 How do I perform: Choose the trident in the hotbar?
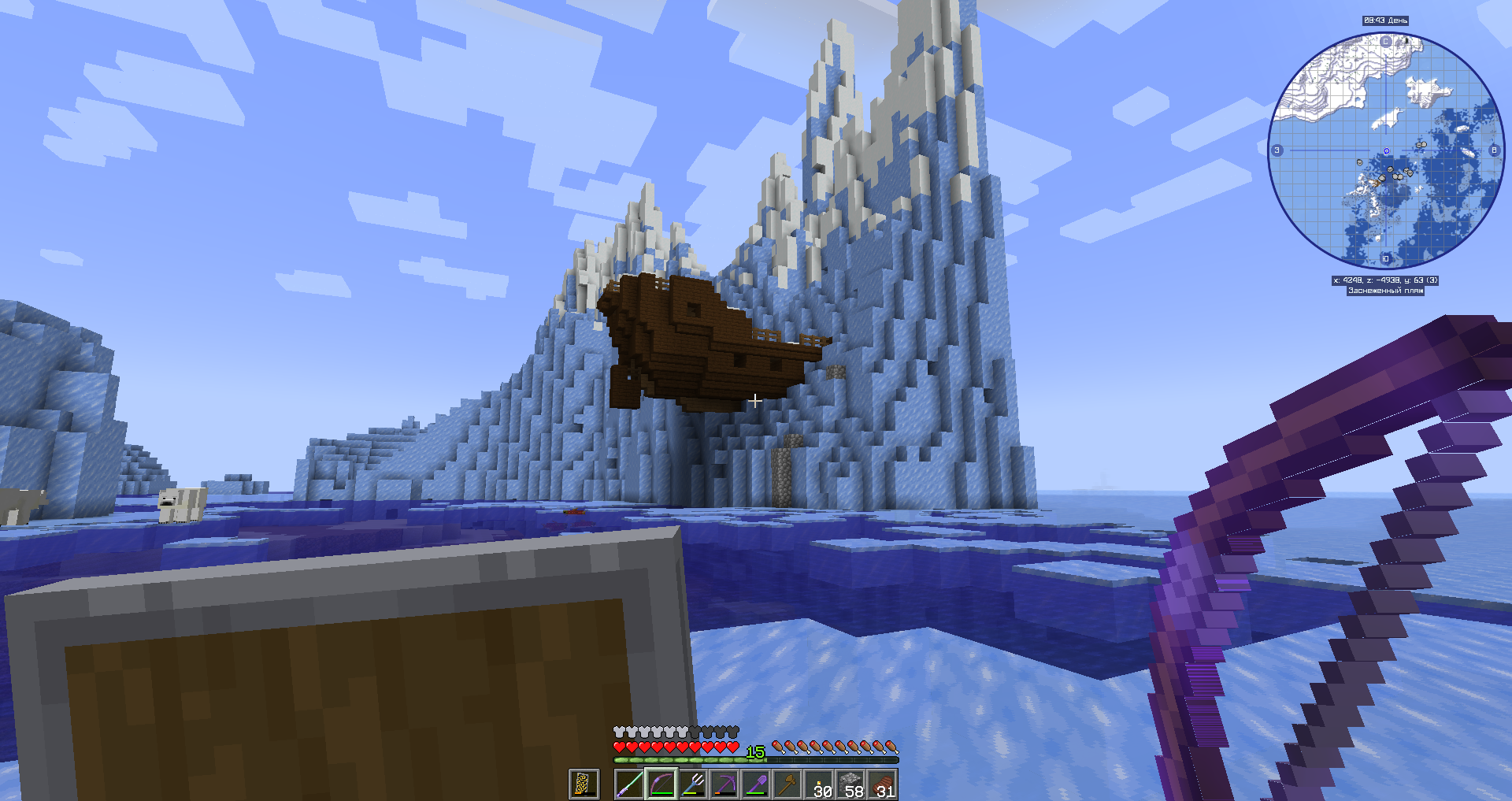(x=693, y=784)
